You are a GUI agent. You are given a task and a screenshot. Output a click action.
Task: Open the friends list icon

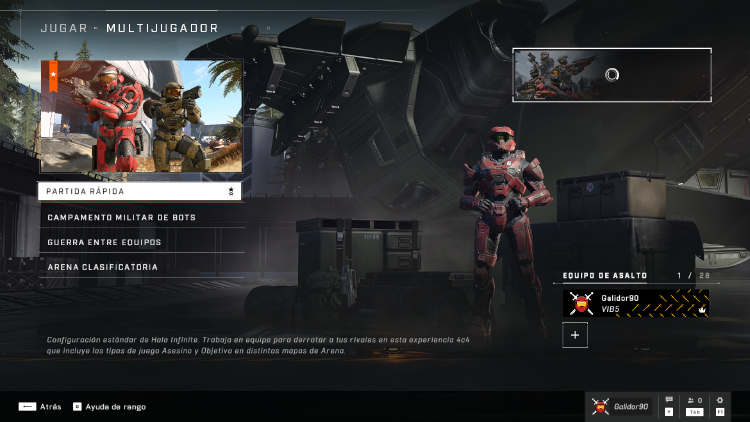pos(694,405)
